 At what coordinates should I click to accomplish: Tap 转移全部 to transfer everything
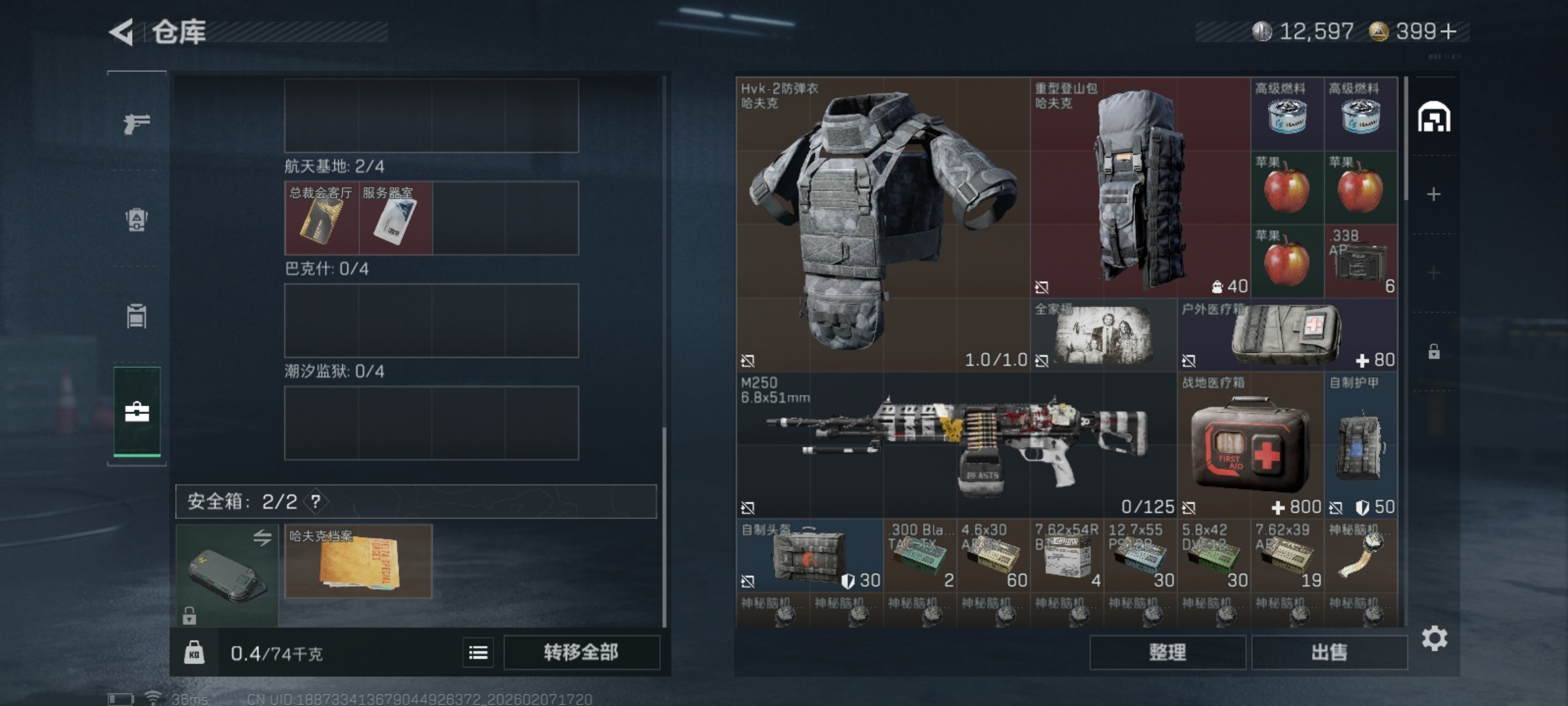[581, 652]
